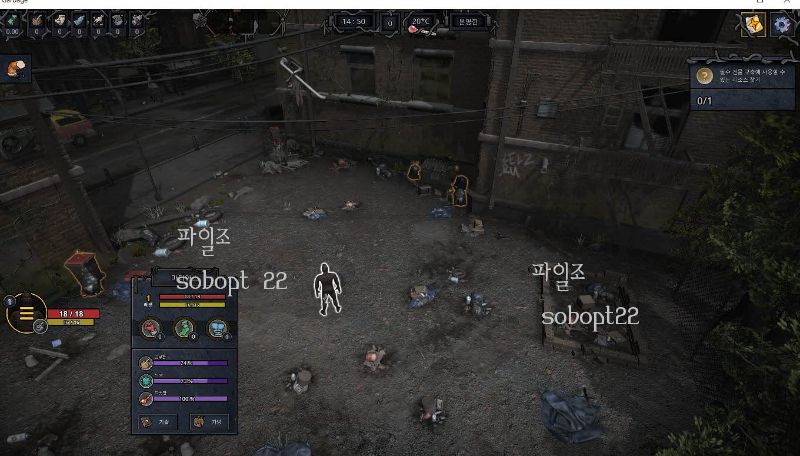This screenshot has height=456, width=800.
Task: Click the bottom-left button in character panel
Action: [158, 422]
